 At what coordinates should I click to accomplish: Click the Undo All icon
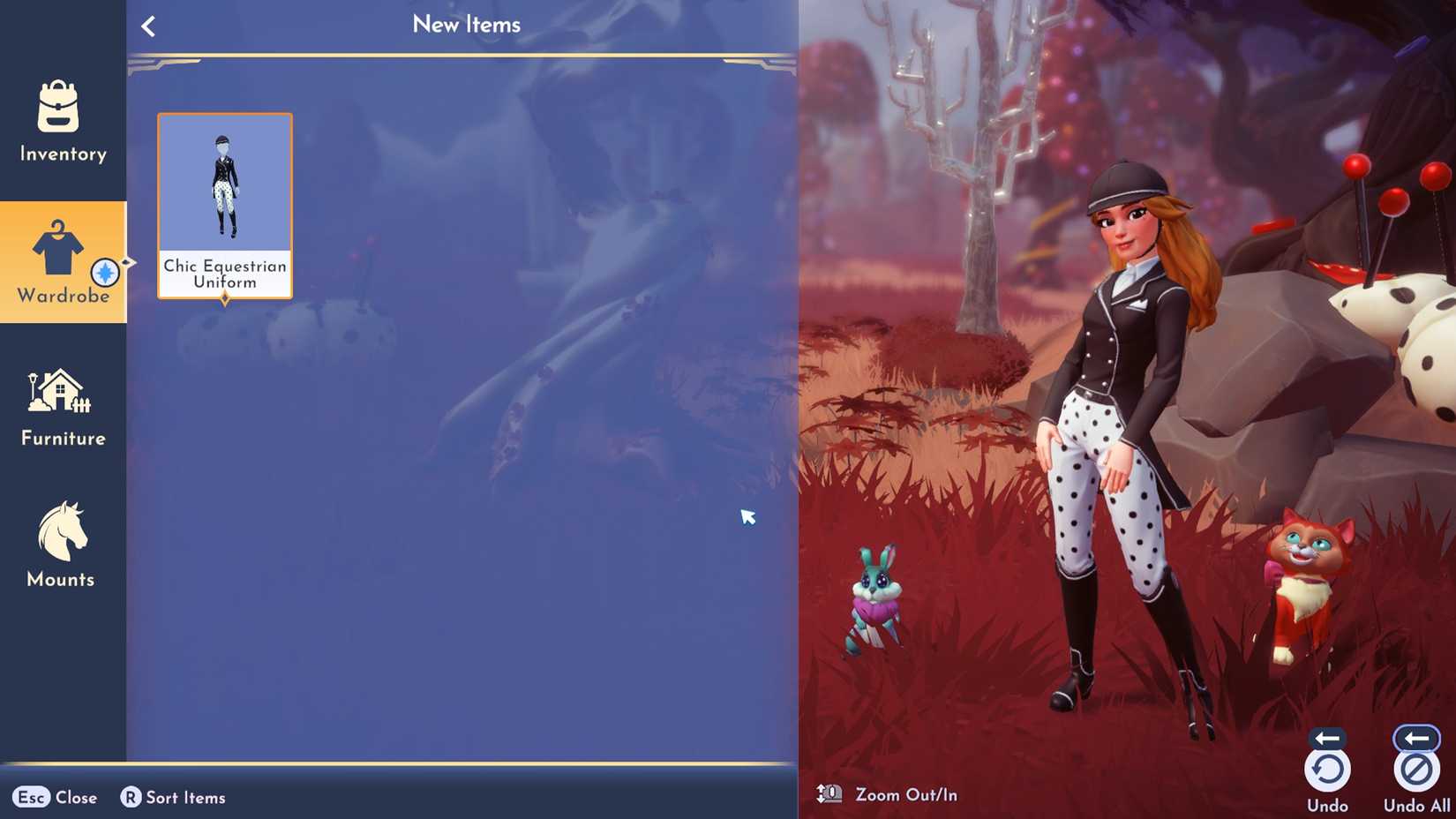[x=1415, y=767]
